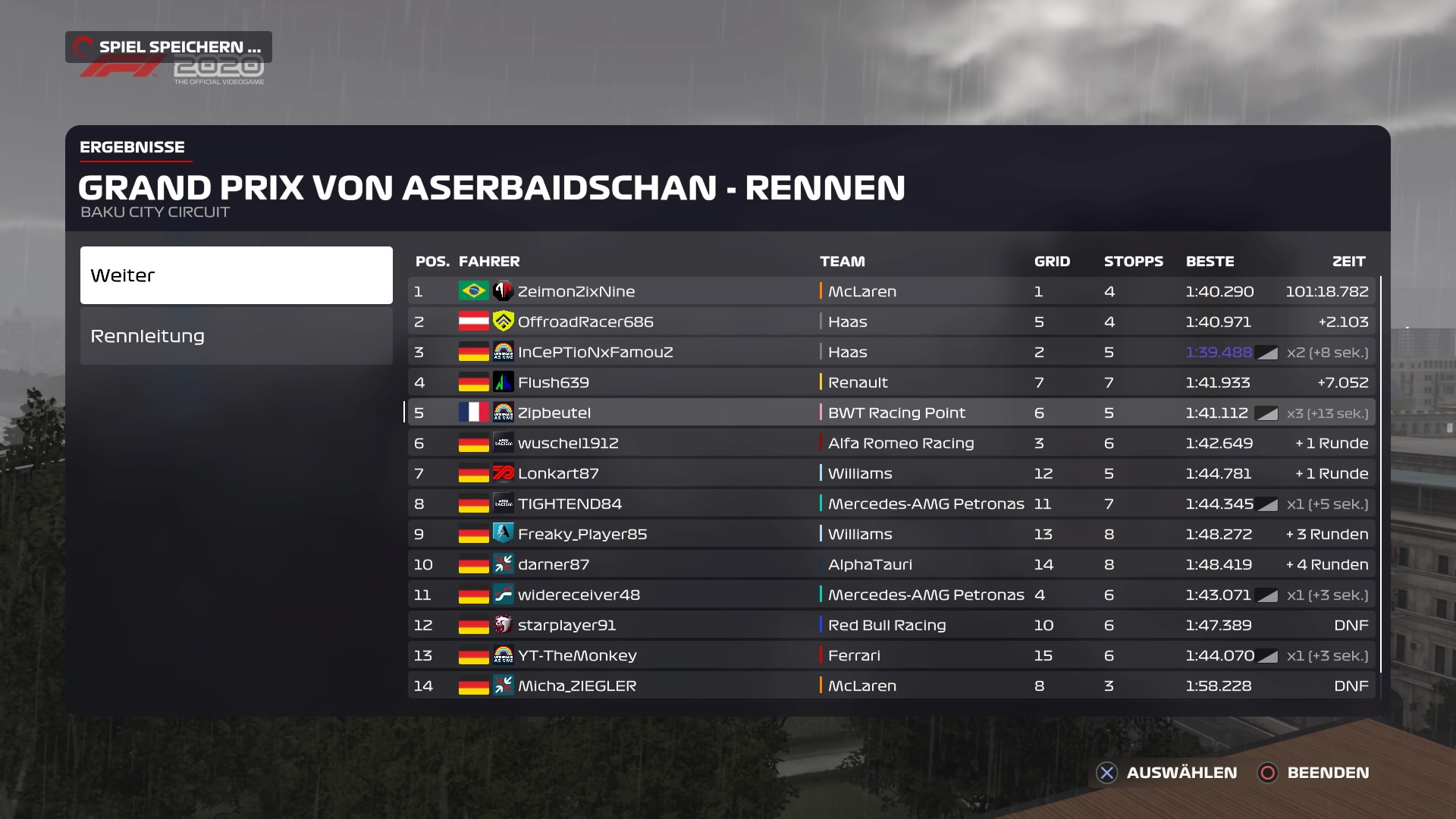Select ZeimonZixNine's result row
The height and width of the screenshot is (819, 1456).
[891, 291]
